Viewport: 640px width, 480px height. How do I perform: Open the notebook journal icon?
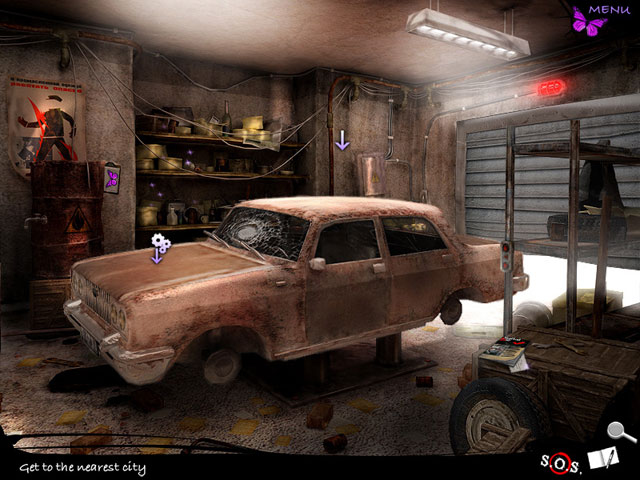pos(601,459)
